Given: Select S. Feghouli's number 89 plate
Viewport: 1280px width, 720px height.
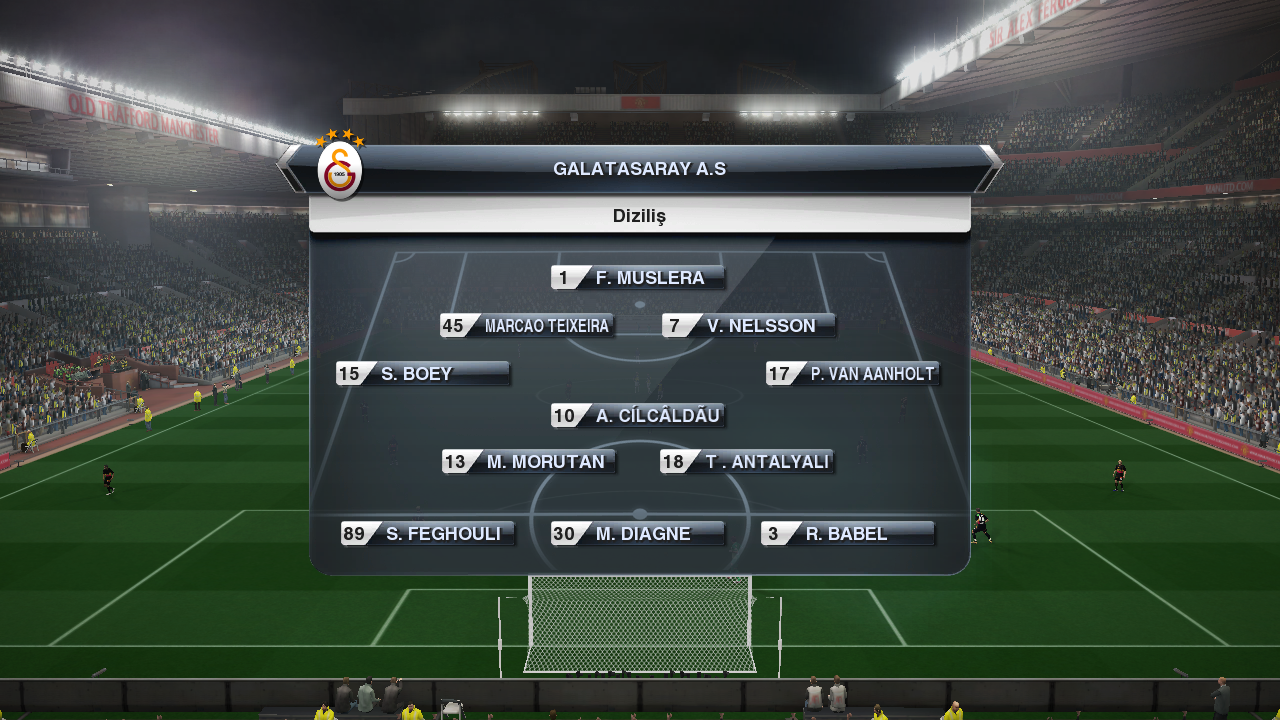Looking at the screenshot, I should tap(428, 534).
